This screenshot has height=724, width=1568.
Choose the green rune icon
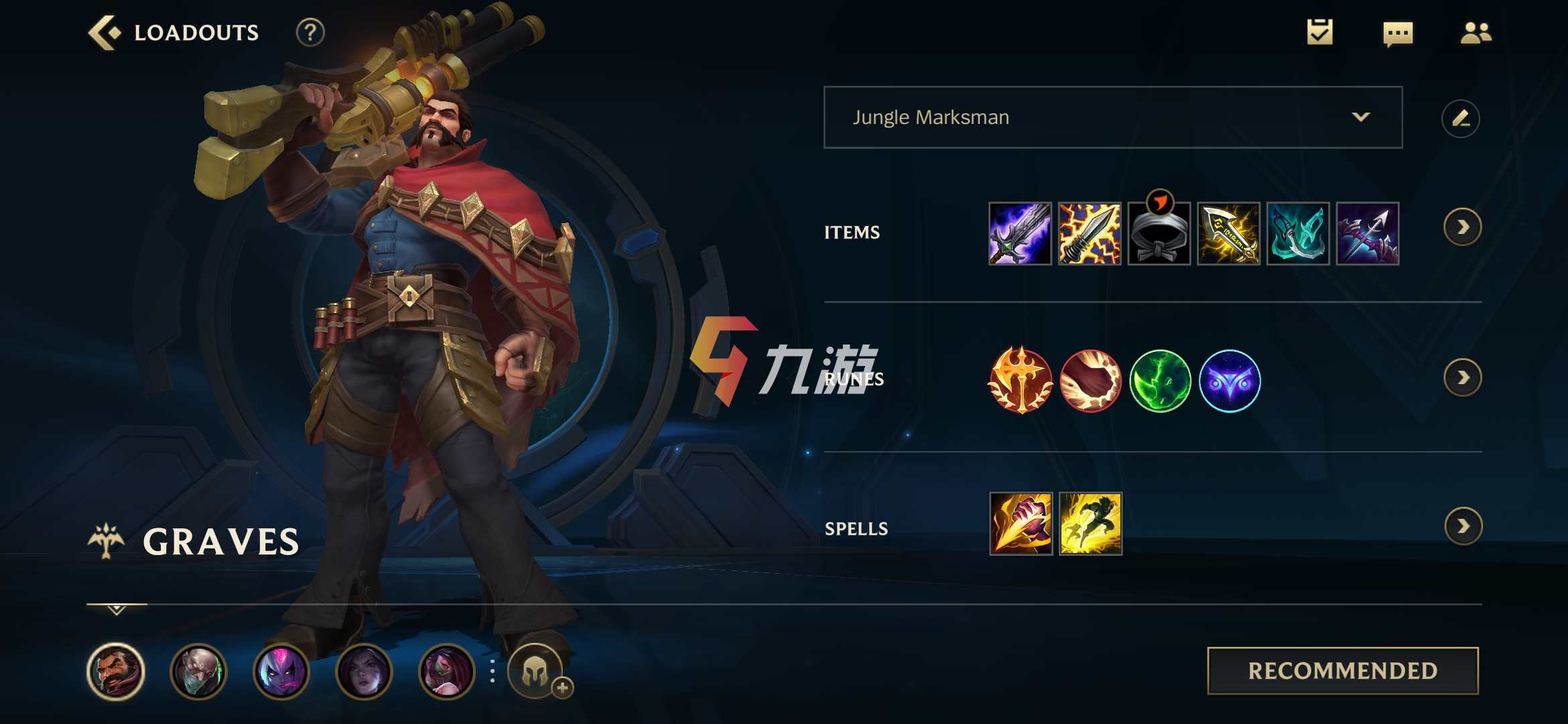coord(1160,380)
